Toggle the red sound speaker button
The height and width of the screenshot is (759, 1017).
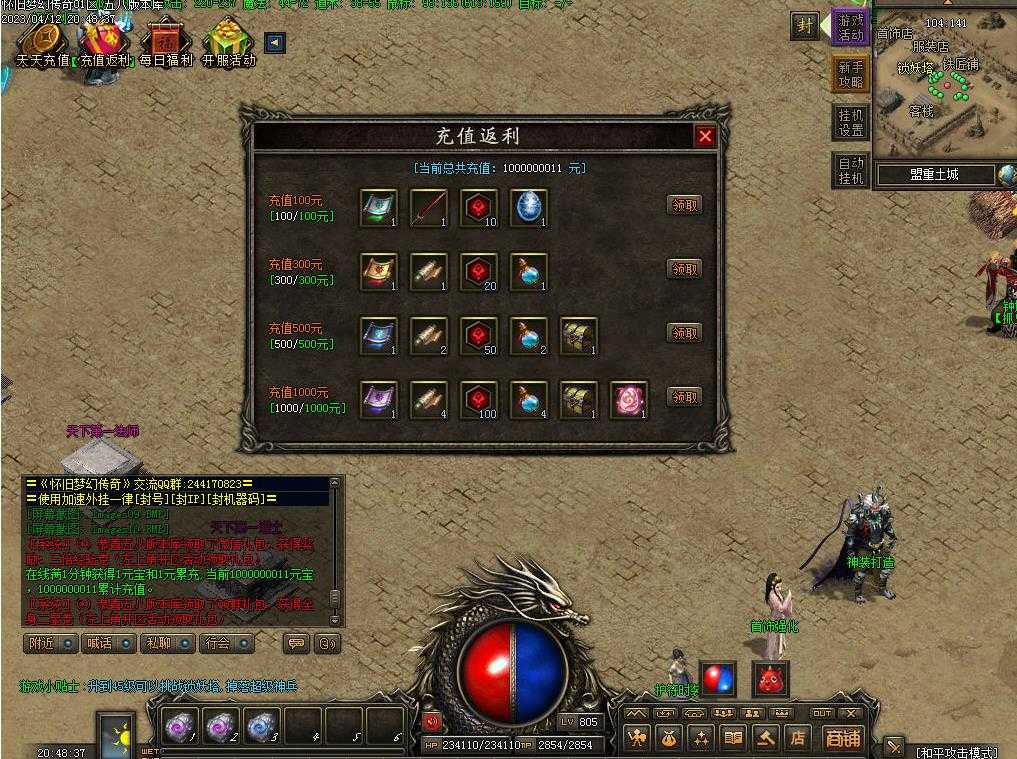(x=432, y=720)
